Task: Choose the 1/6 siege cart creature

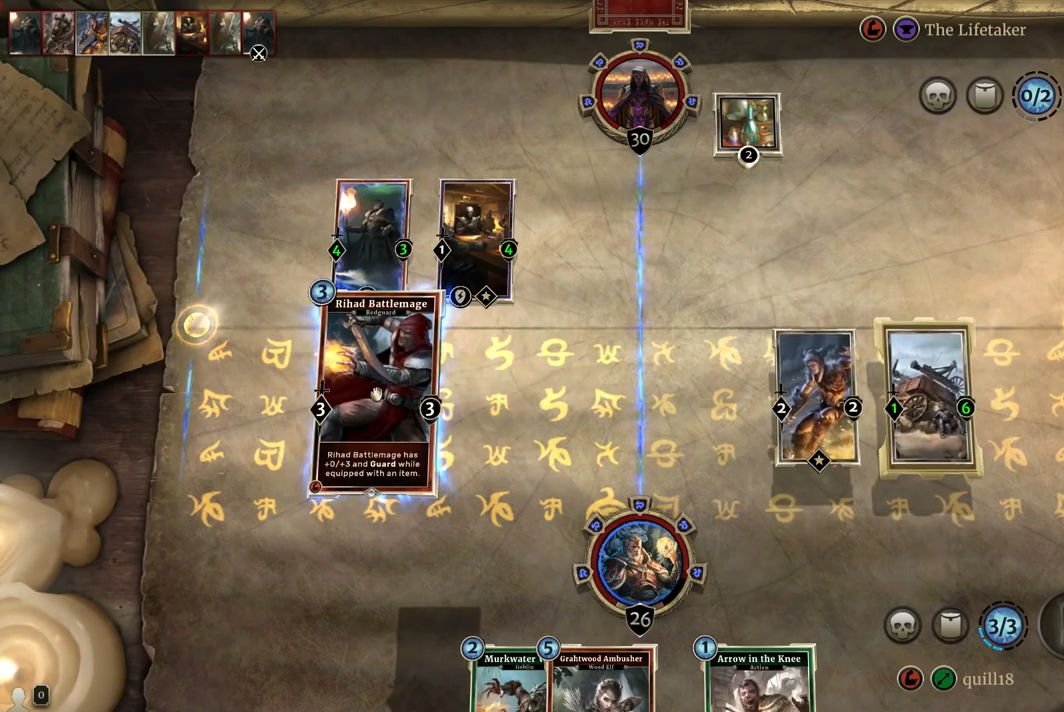Action: (x=928, y=397)
